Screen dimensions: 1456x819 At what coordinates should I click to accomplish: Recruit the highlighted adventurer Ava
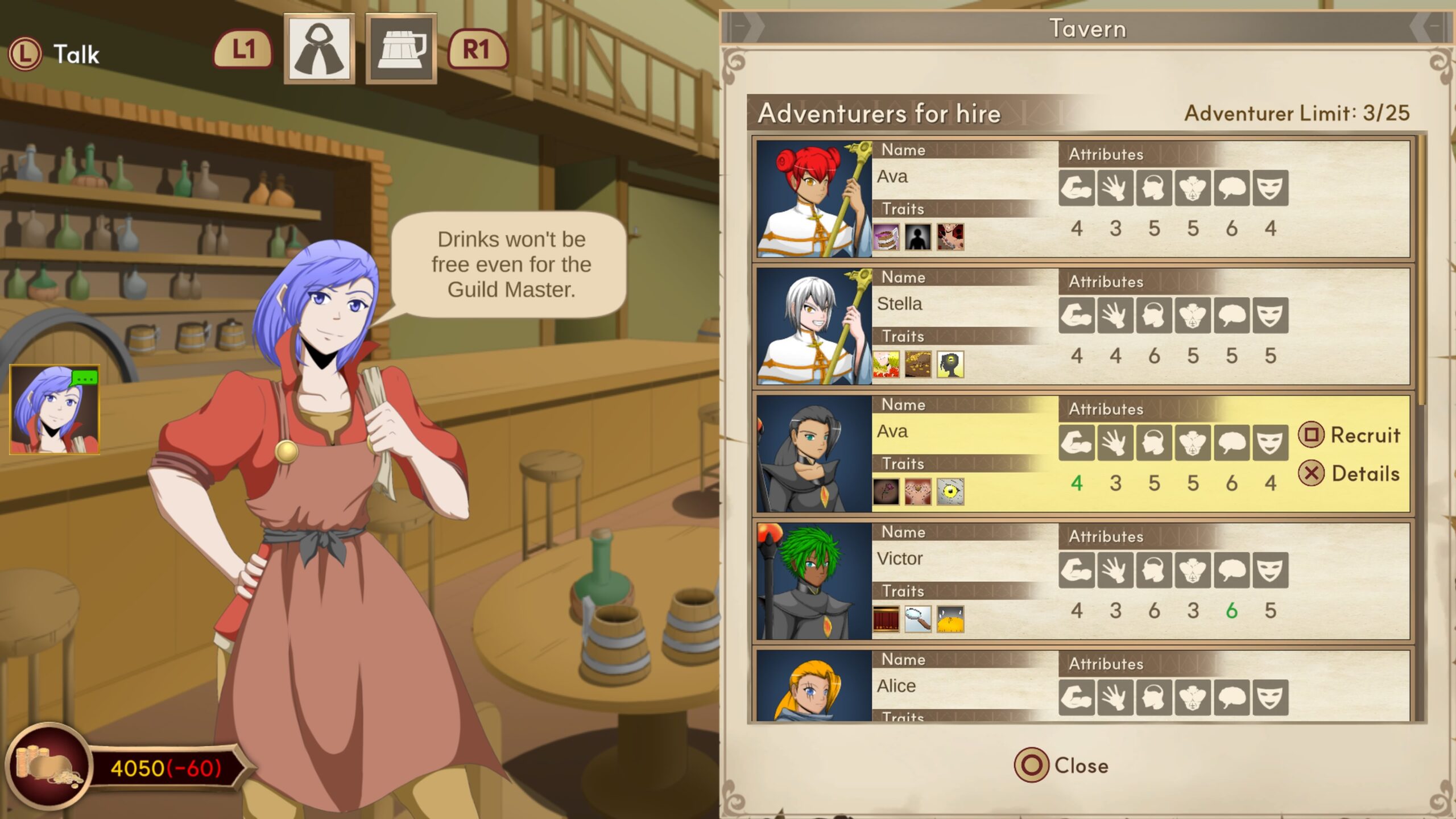(1348, 435)
